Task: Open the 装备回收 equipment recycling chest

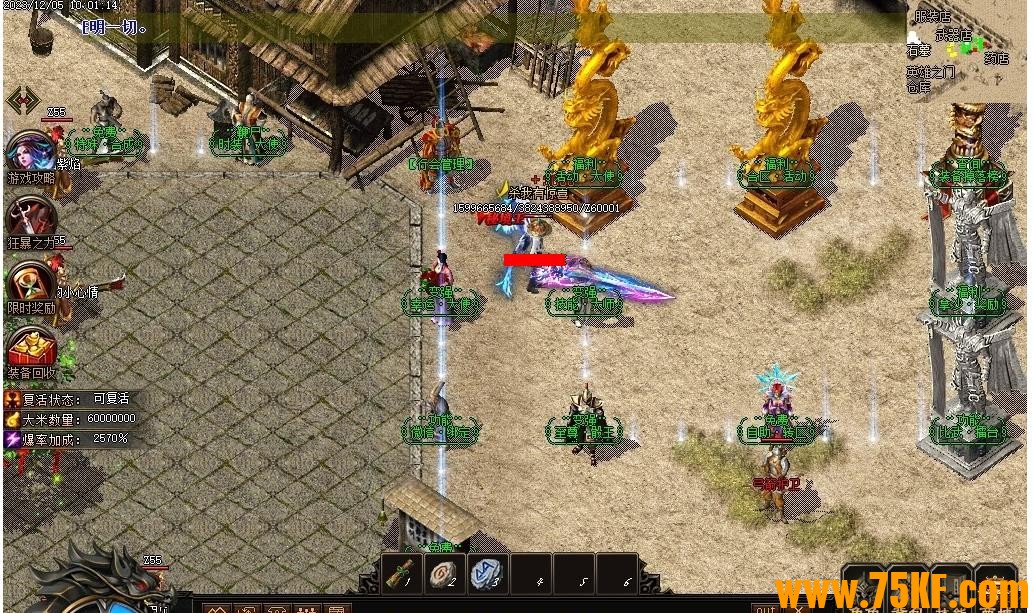Action: pos(31,346)
